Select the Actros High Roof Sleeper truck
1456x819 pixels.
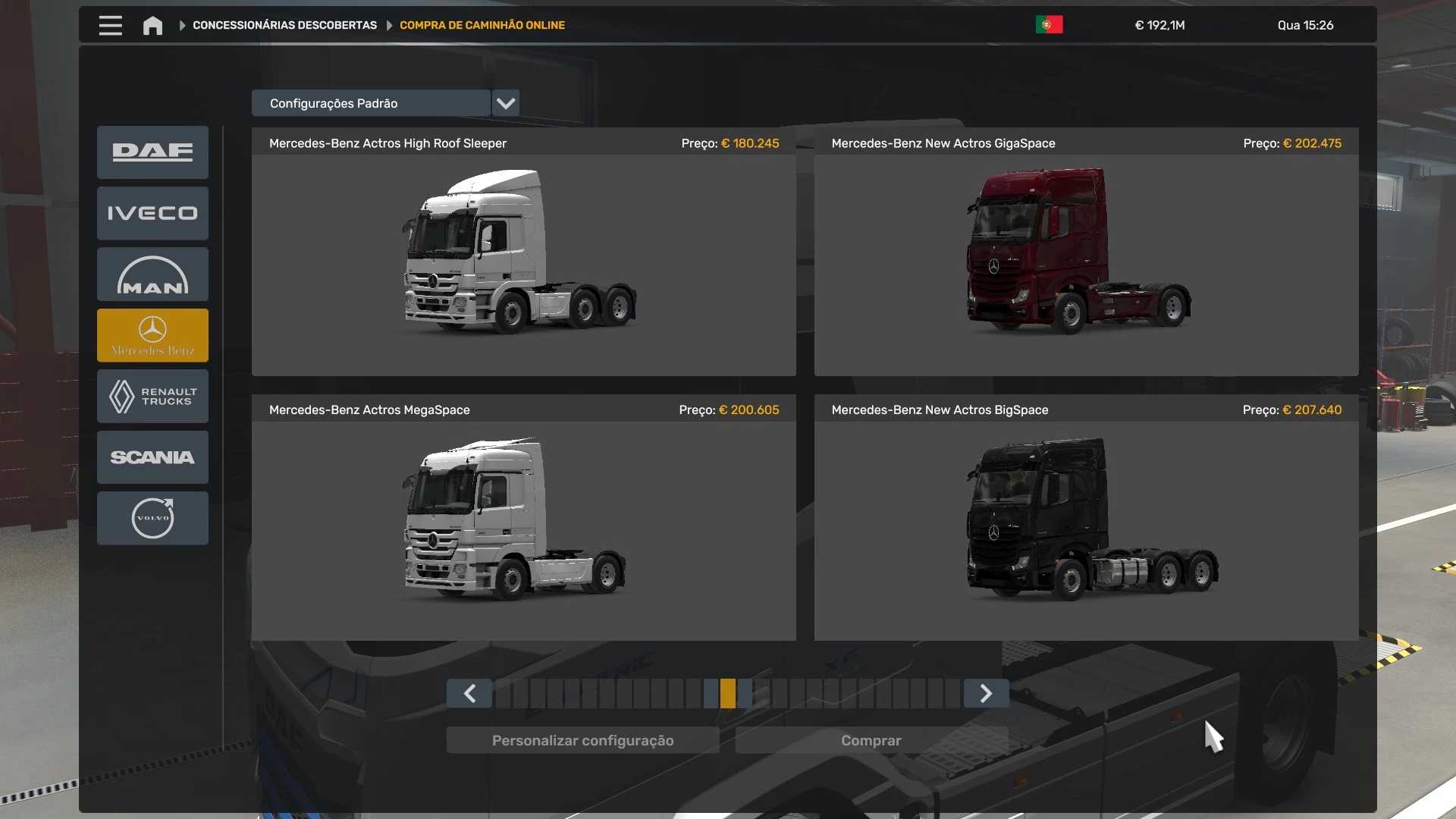(x=523, y=252)
